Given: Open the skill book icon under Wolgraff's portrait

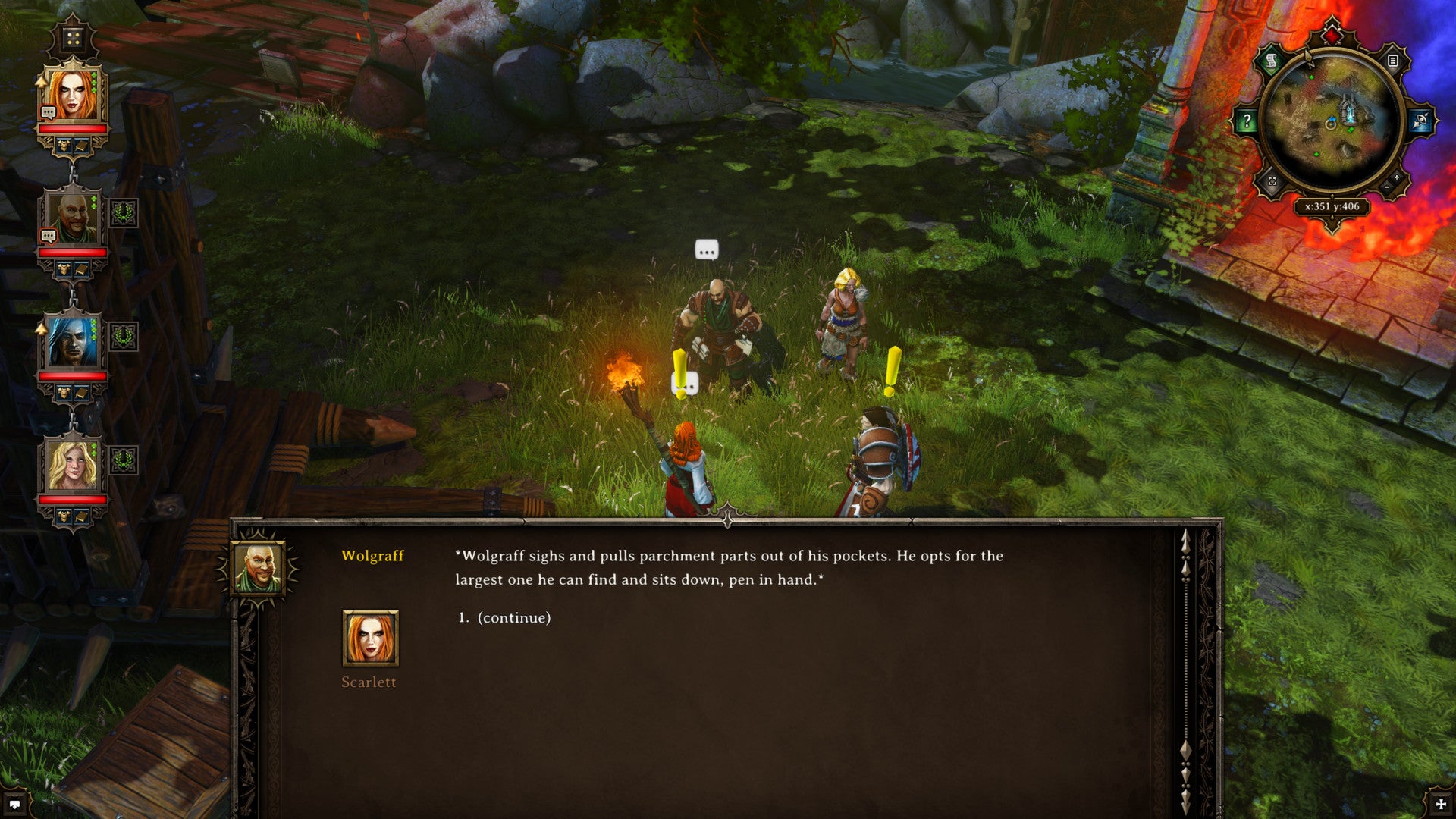Looking at the screenshot, I should pyautogui.click(x=81, y=269).
